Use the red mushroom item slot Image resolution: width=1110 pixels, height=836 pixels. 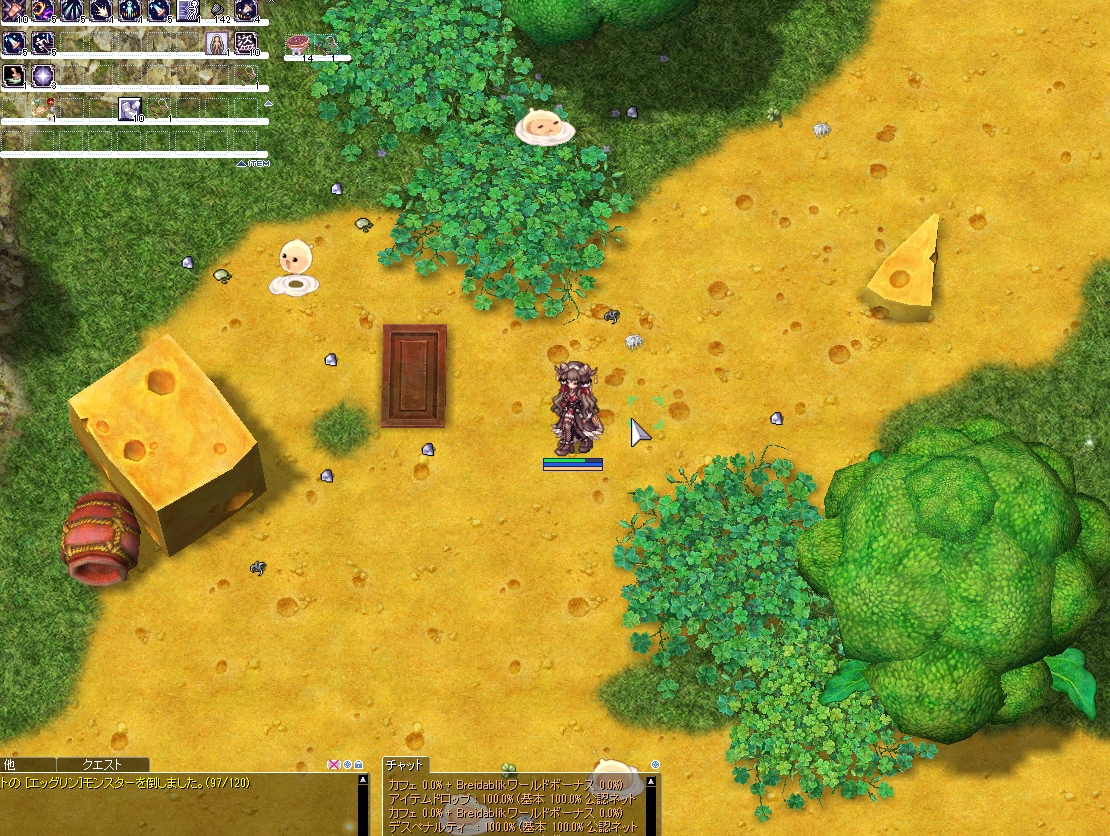point(298,43)
